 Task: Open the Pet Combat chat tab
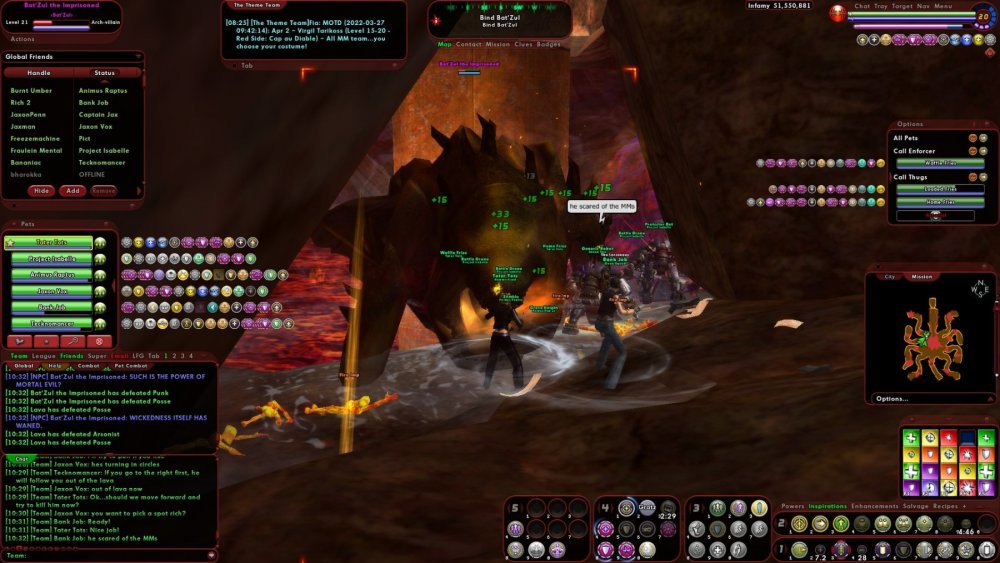coord(131,366)
